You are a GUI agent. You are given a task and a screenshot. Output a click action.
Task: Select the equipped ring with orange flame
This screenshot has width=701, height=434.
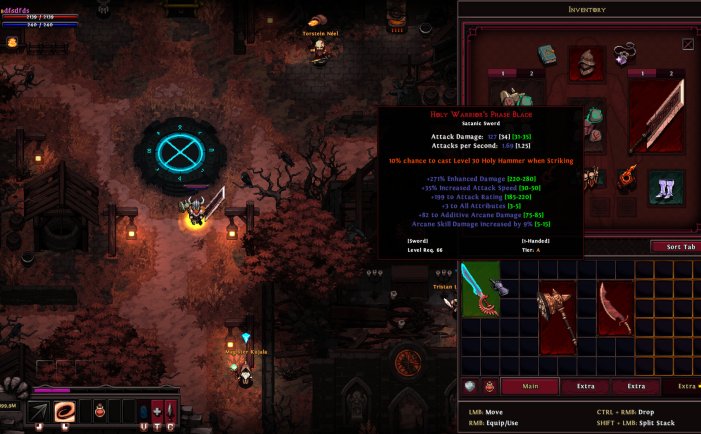pyautogui.click(x=628, y=177)
